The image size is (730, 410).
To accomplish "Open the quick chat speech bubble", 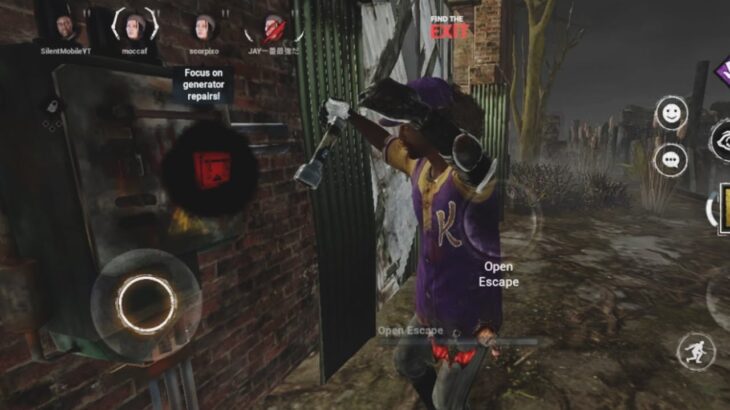I will click(x=671, y=158).
